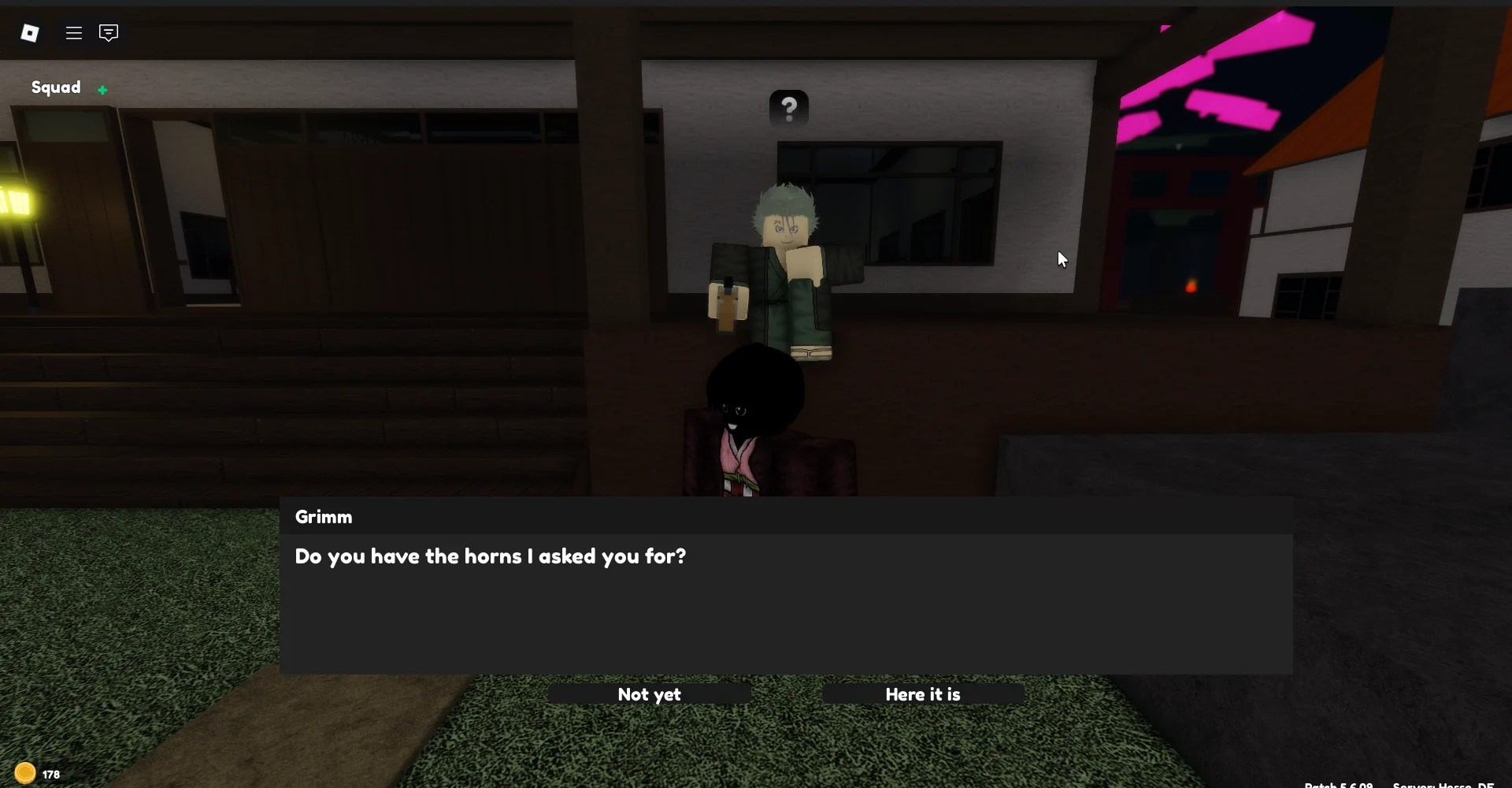Click the question mark above Grimm
1512x788 pixels.
(788, 107)
